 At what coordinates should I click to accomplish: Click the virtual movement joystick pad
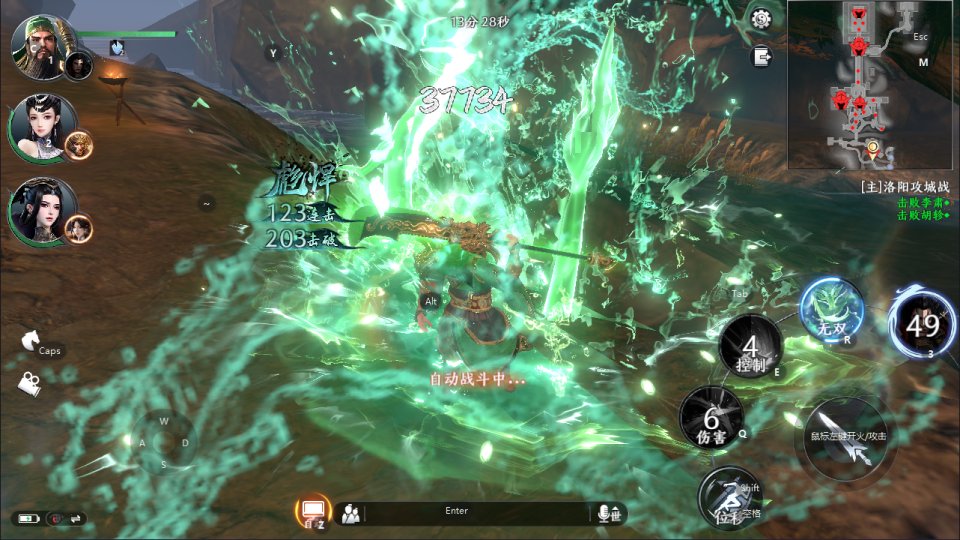coord(164,441)
